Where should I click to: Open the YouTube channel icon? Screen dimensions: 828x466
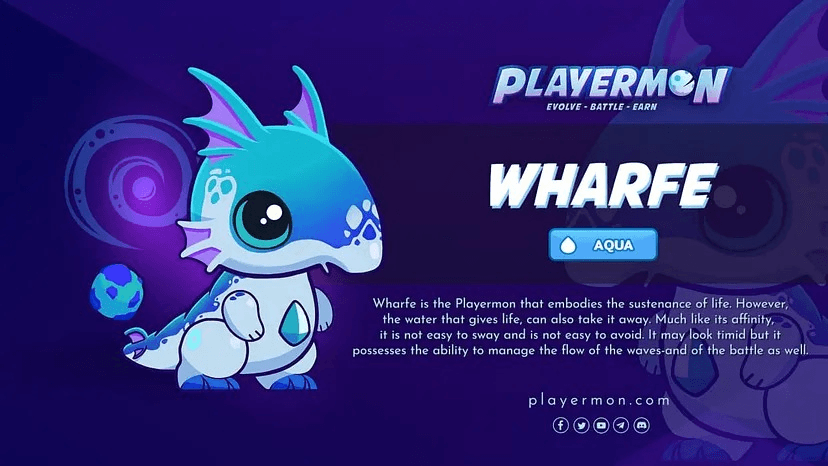pos(601,425)
